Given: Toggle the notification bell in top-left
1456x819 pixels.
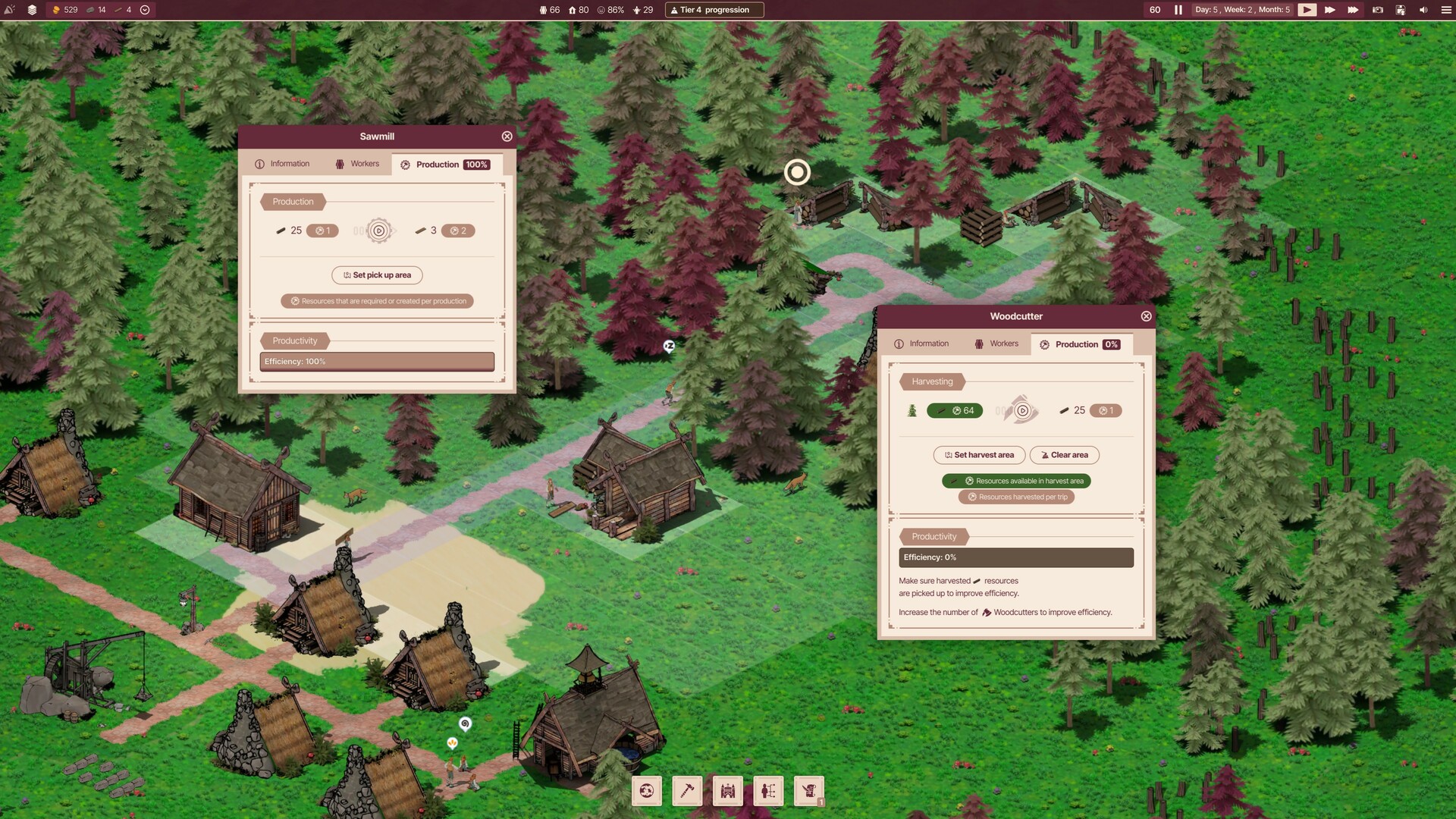Looking at the screenshot, I should coord(9,10).
